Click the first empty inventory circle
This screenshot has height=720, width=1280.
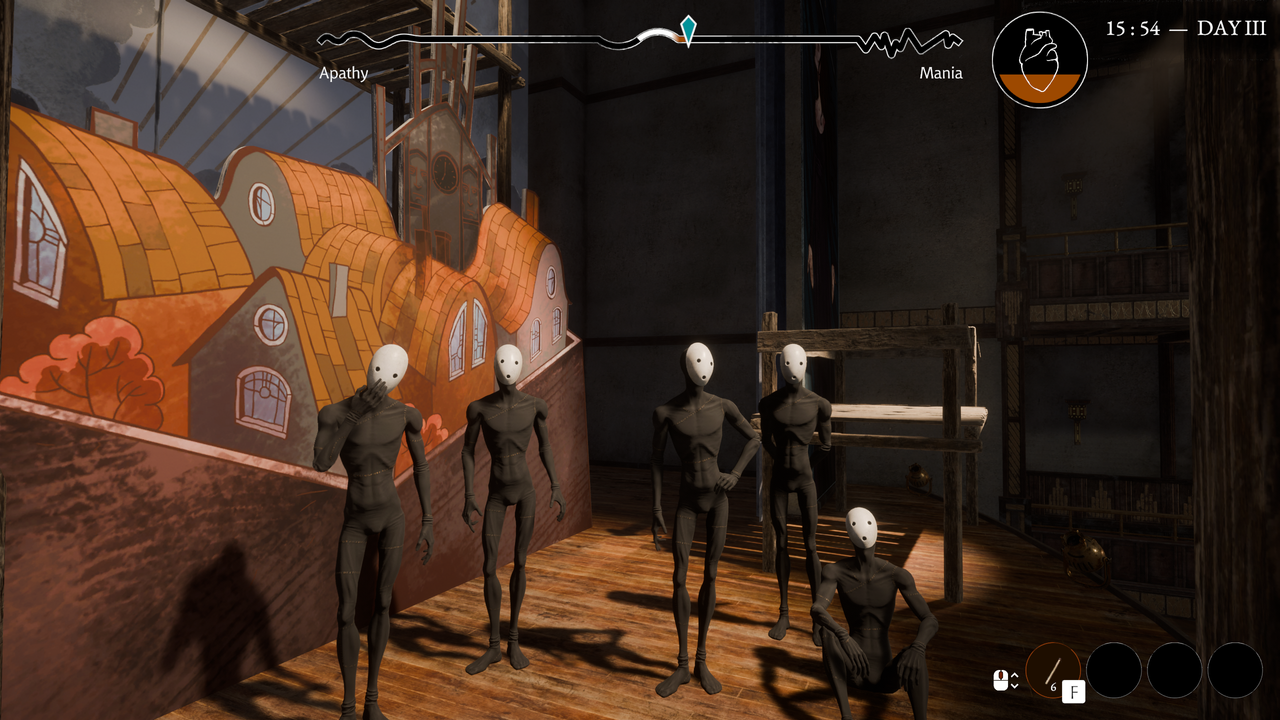pos(1115,671)
